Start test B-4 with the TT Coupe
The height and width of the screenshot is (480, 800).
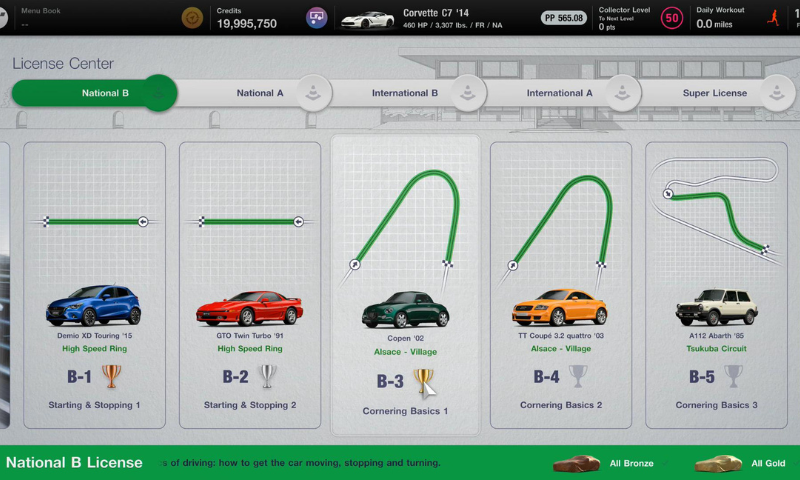coord(560,285)
